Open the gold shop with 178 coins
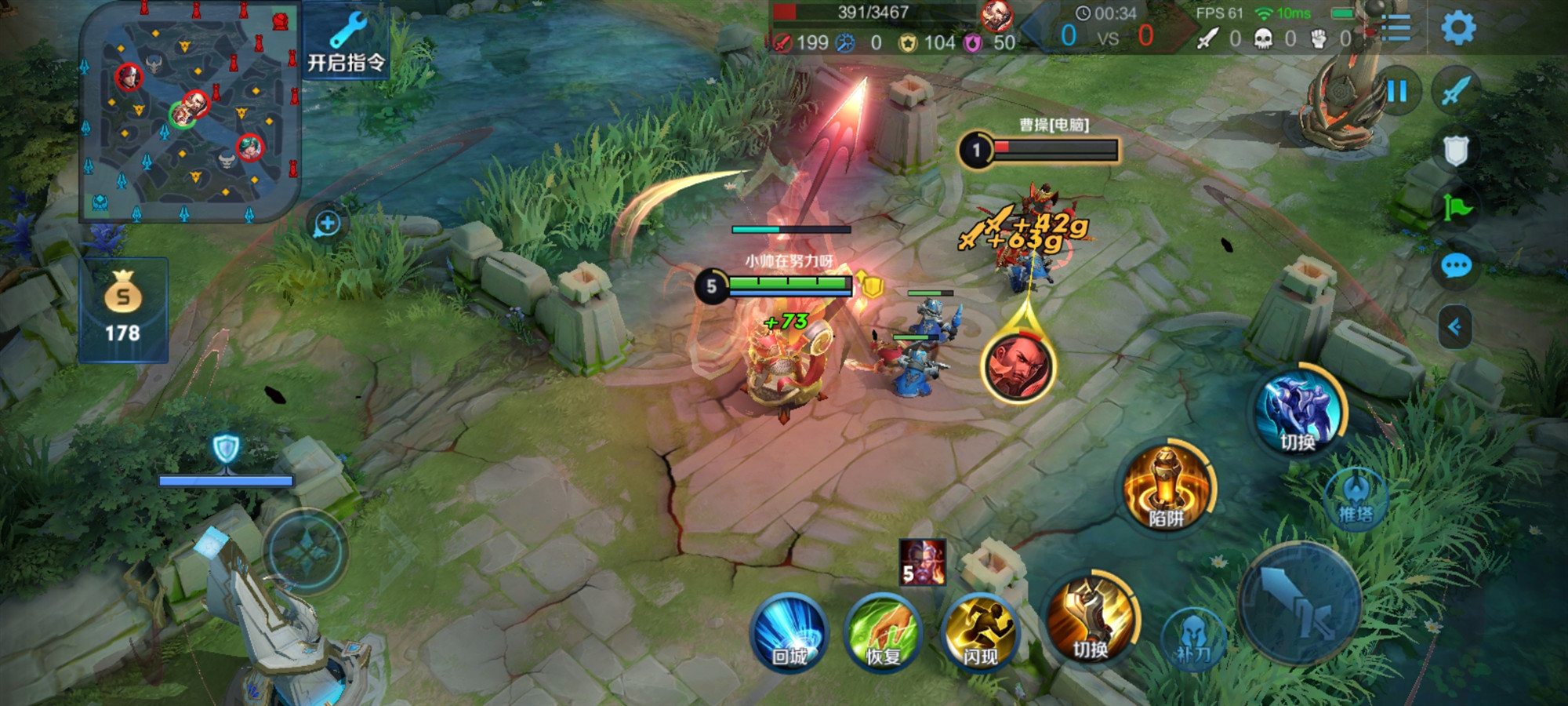Viewport: 1568px width, 706px height. pyautogui.click(x=123, y=310)
